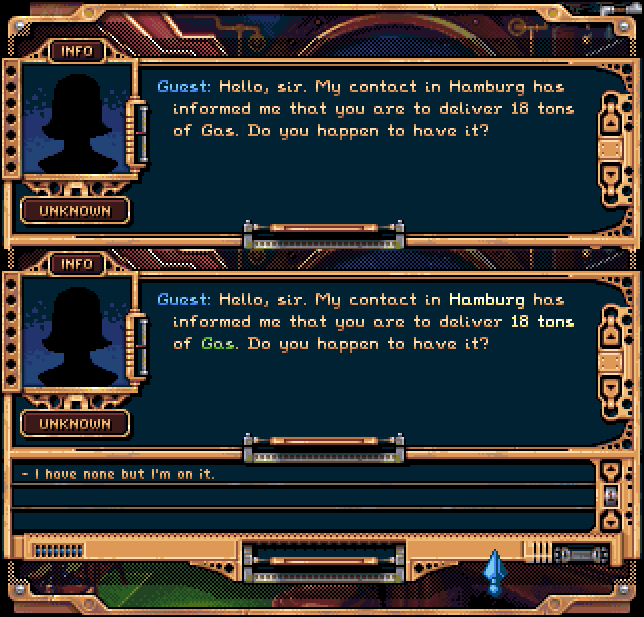
Task: Click UNKNOWN nameplate under portrait beside green Gas text
Action: coord(76,424)
